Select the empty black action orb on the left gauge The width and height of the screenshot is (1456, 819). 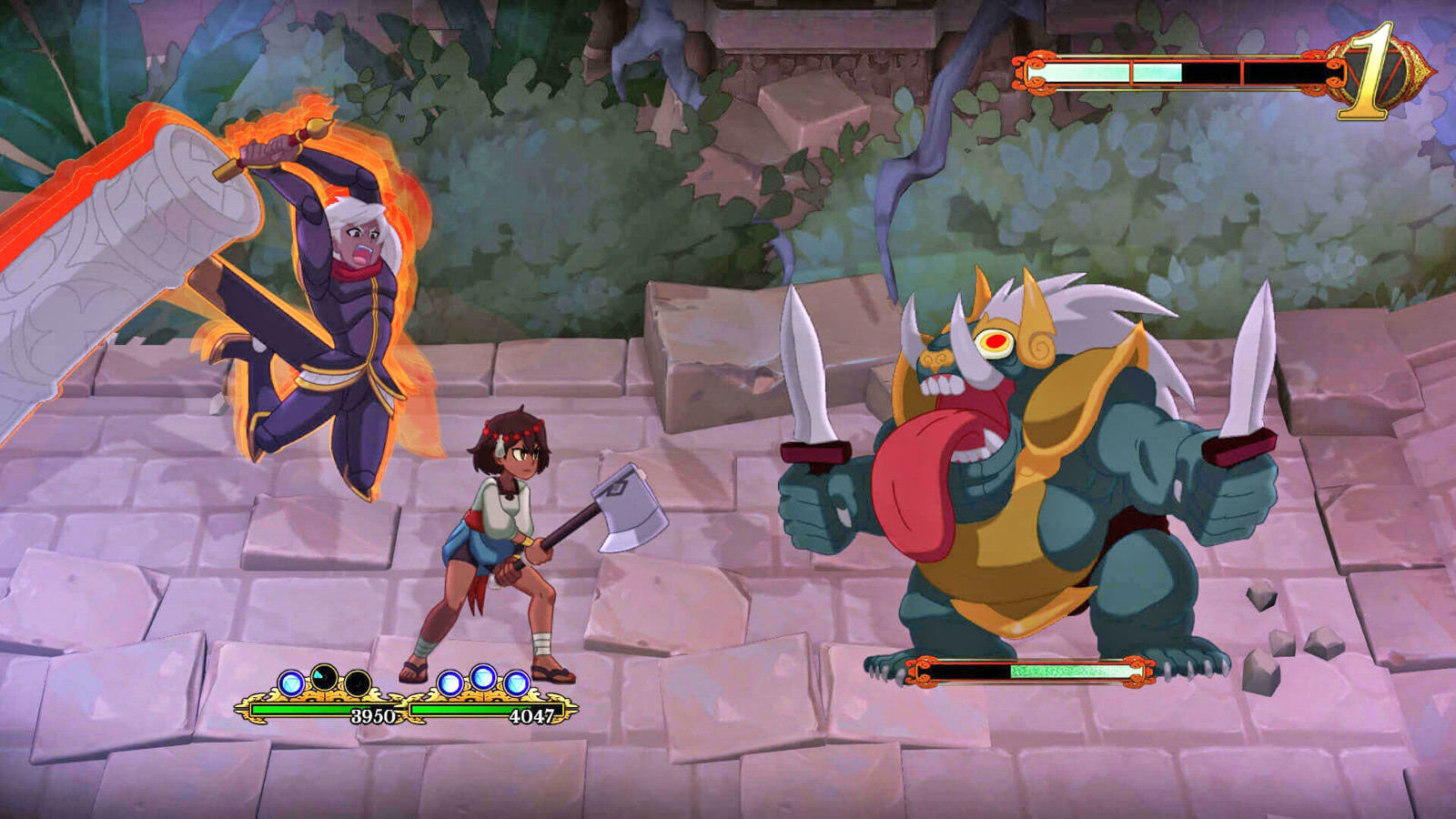point(358,682)
